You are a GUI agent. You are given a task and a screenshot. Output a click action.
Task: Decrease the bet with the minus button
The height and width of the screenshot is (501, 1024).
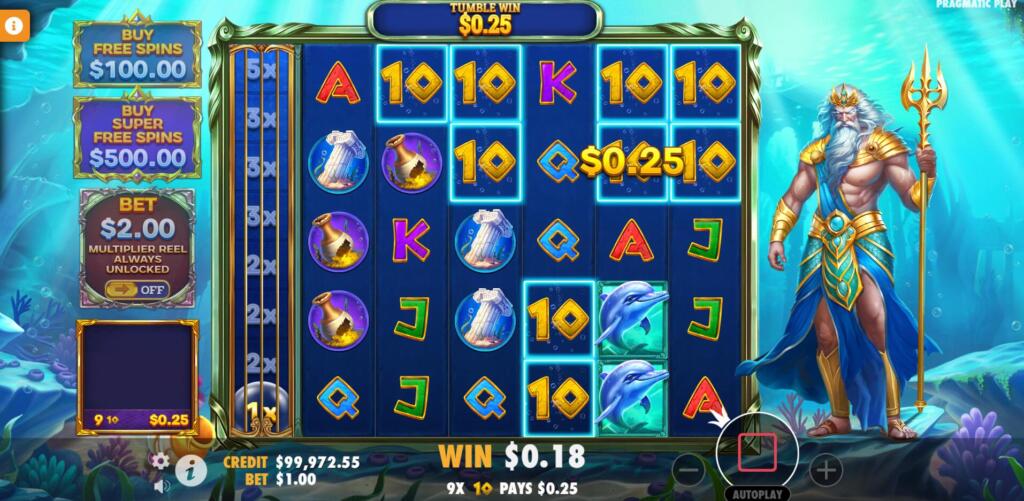tap(688, 469)
